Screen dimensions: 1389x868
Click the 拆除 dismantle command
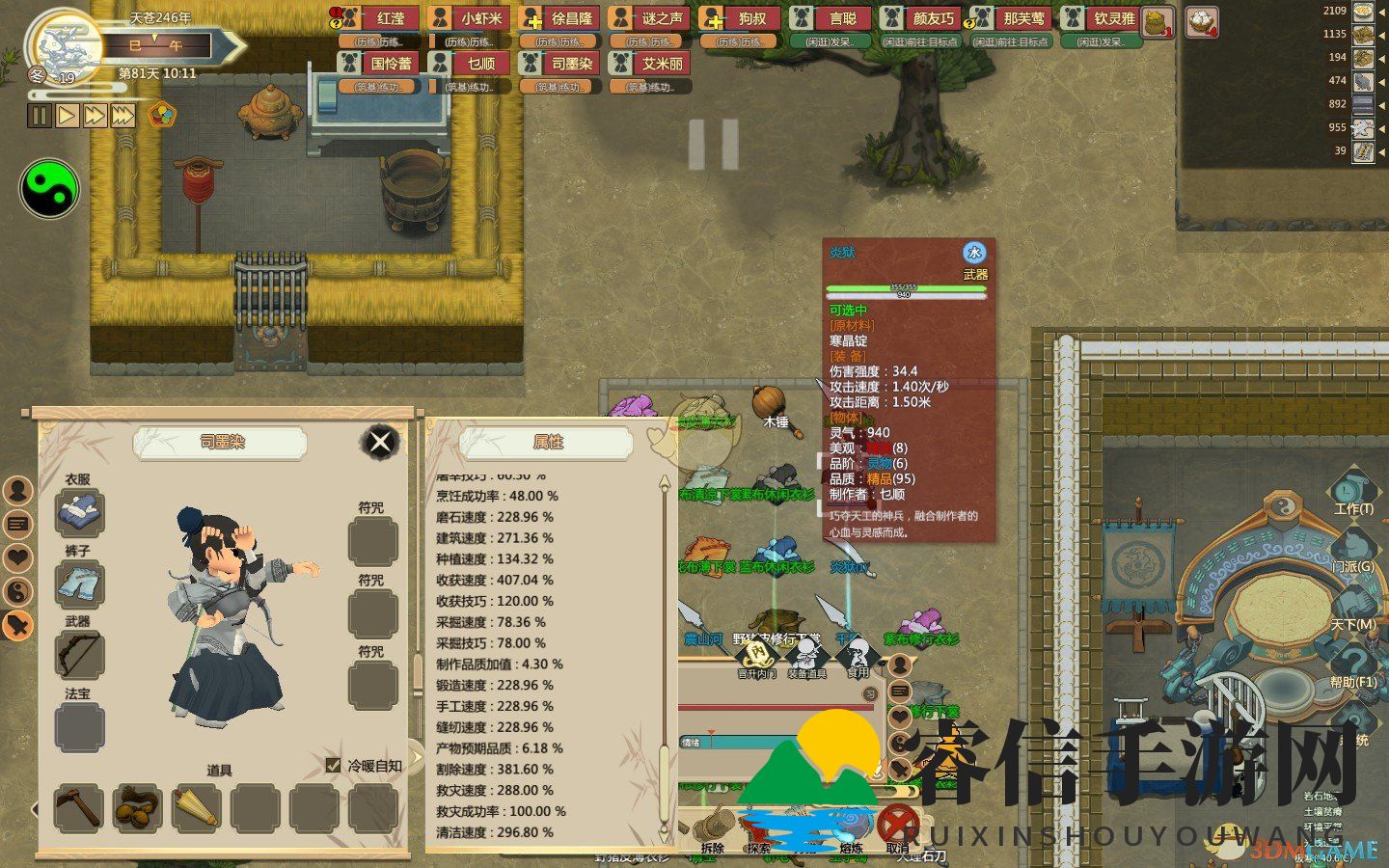pyautogui.click(x=713, y=829)
